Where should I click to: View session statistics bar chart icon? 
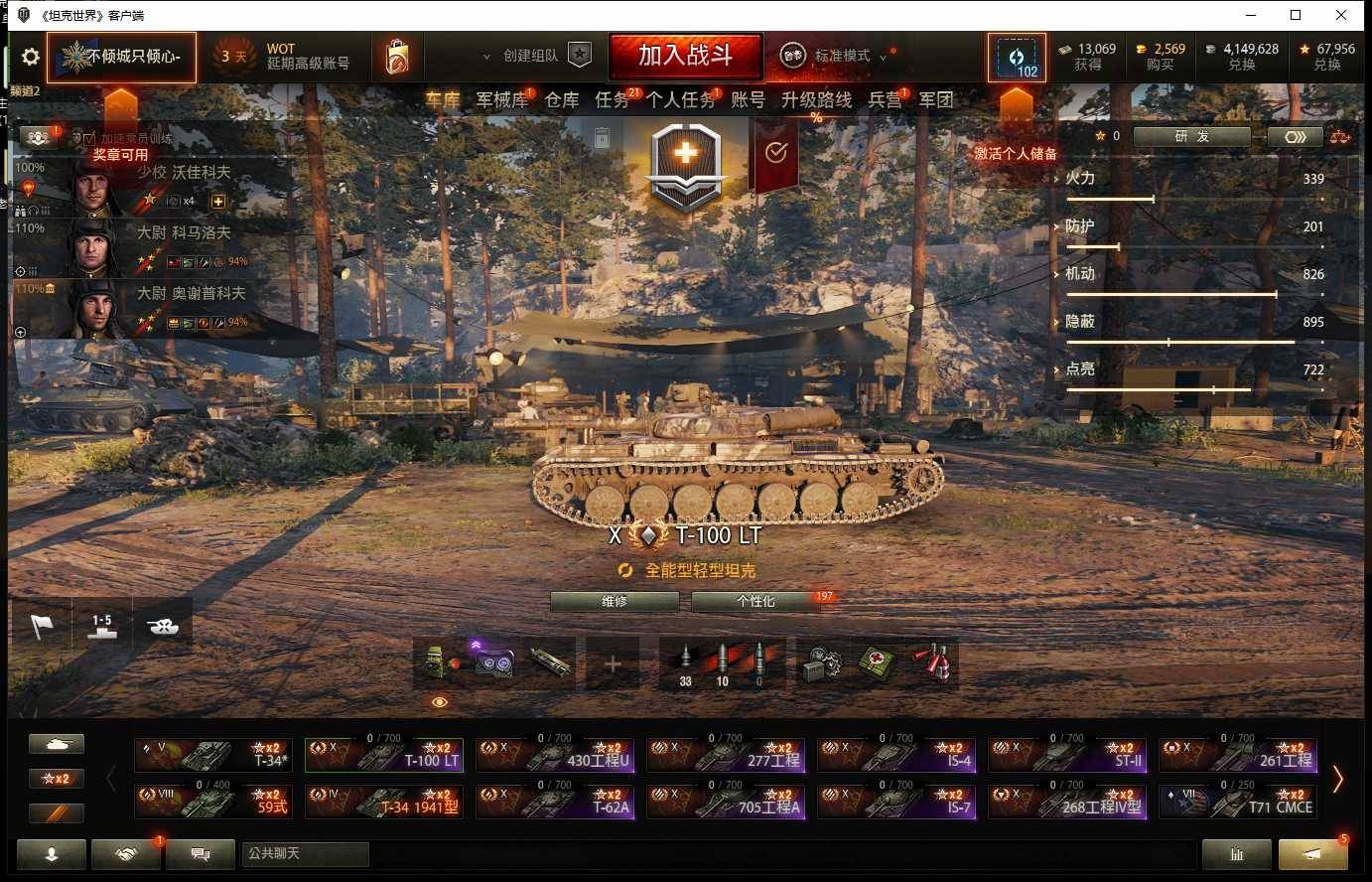[1235, 854]
